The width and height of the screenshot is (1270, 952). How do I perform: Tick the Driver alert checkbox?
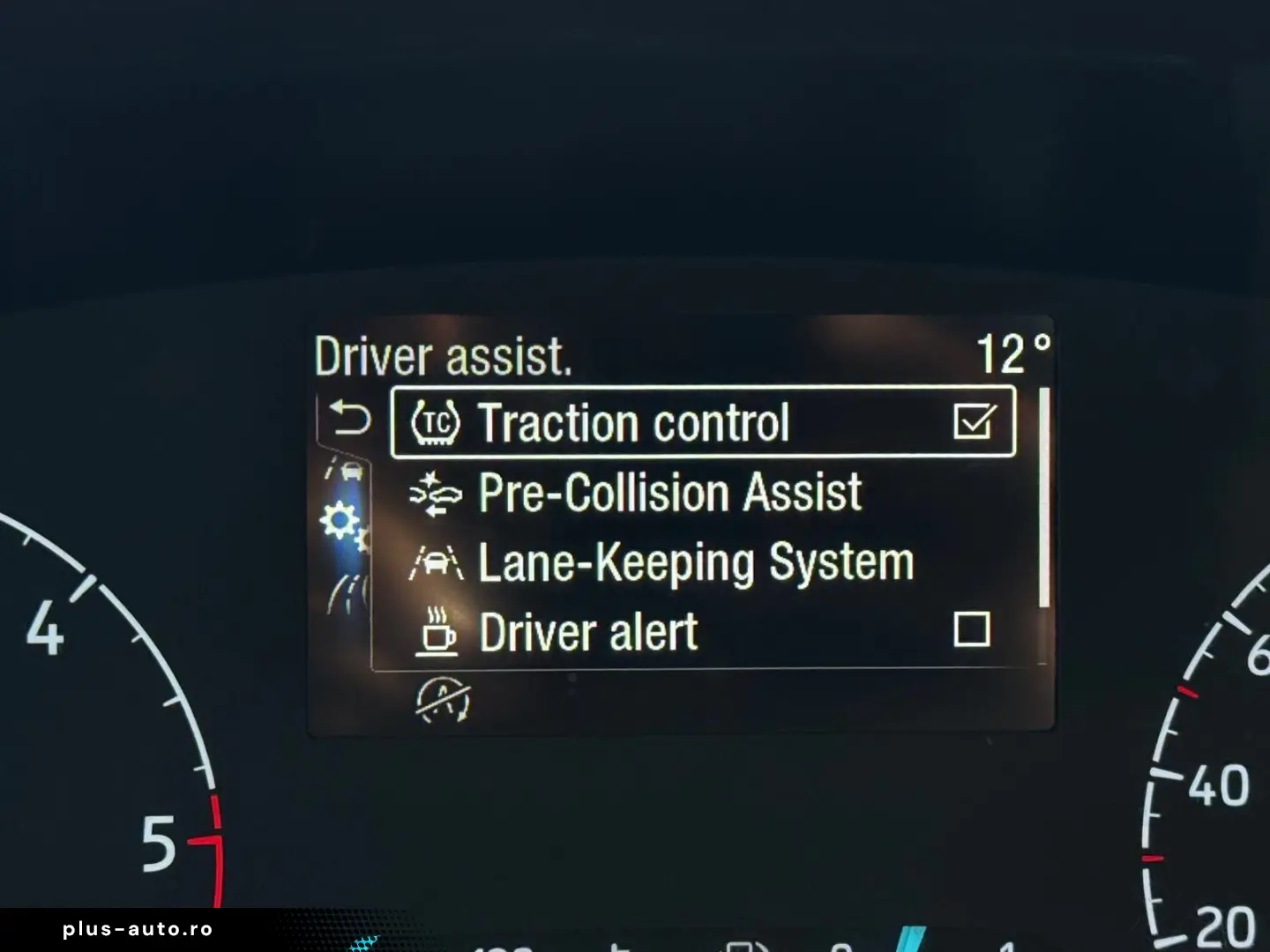click(x=971, y=630)
